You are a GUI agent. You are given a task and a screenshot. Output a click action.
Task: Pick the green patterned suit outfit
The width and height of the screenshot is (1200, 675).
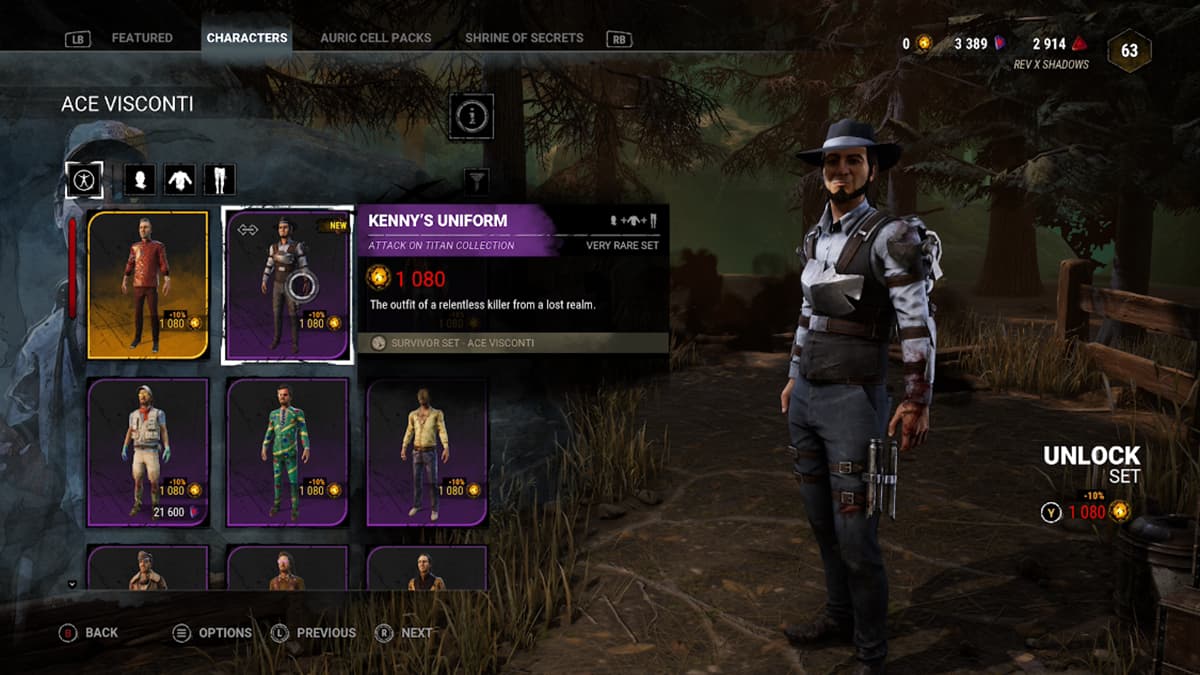point(287,451)
